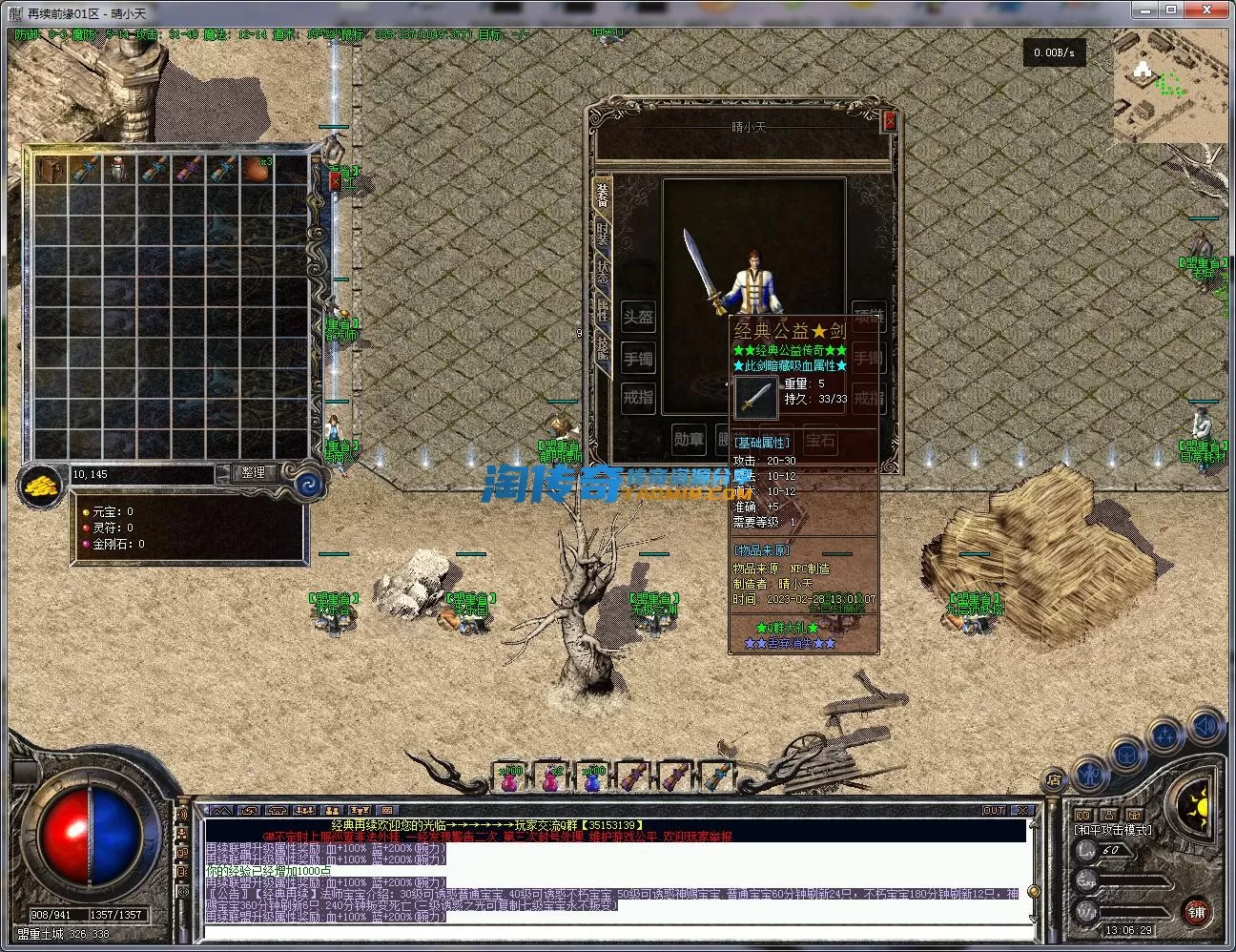This screenshot has width=1236, height=952.
Task: Use the blue potion in hotbar
Action: click(592, 778)
